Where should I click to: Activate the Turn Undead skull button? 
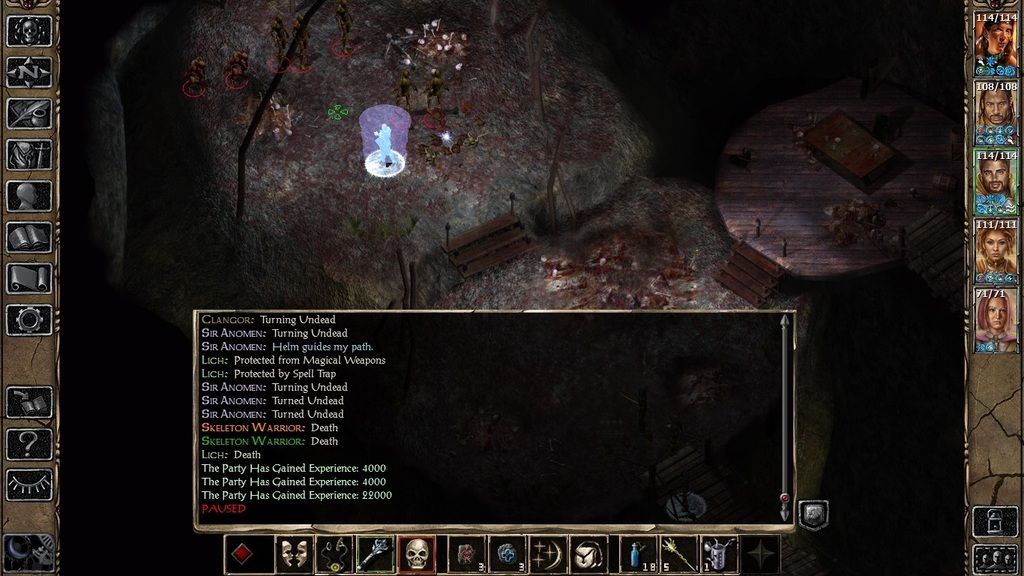click(416, 554)
